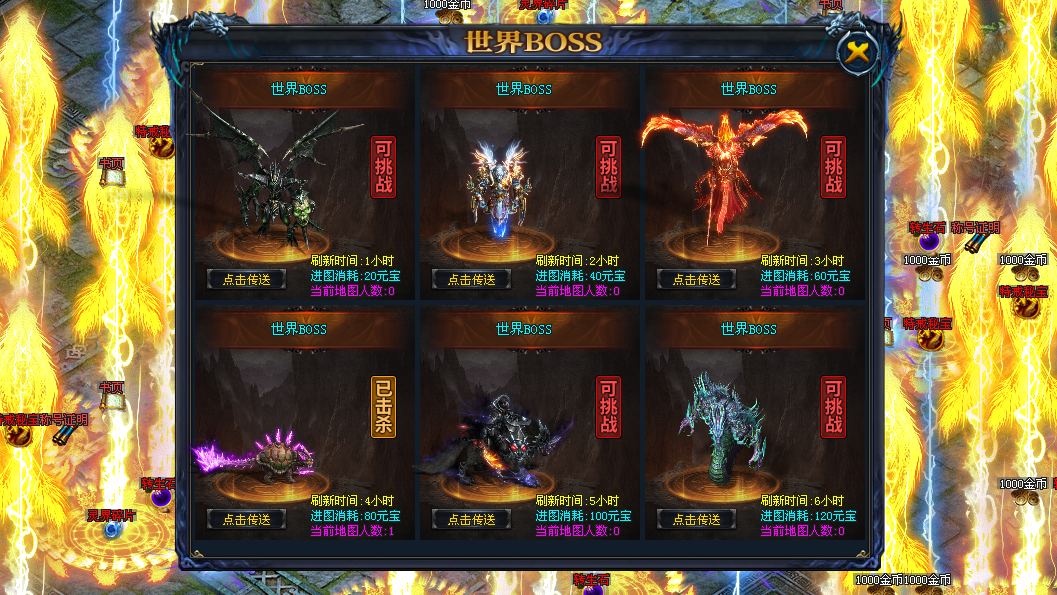This screenshot has width=1057, height=595.
Task: Click 点击传送 under the 60元宝 boss
Action: (696, 279)
